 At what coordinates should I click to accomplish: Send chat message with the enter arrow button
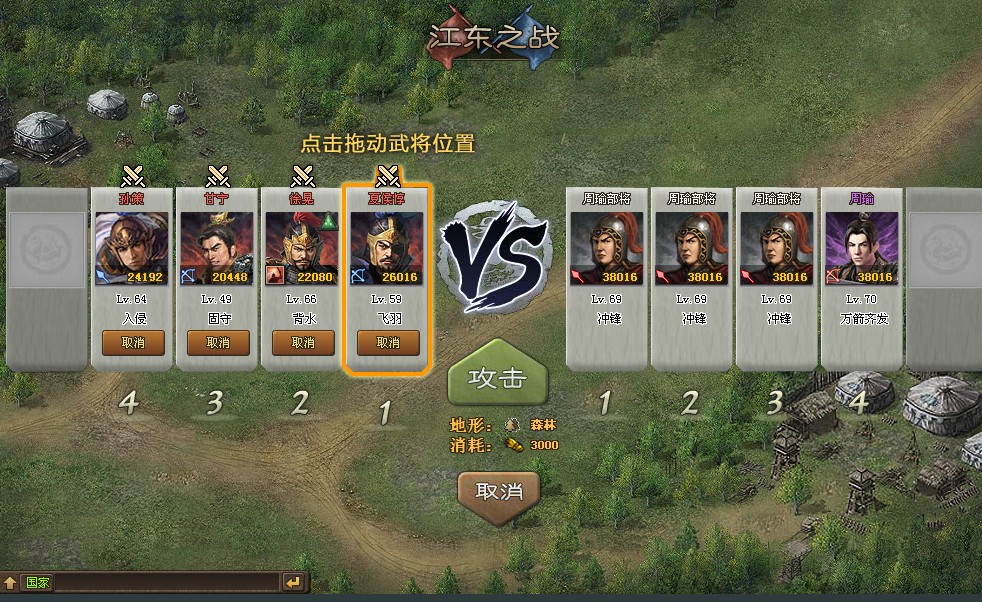pyautogui.click(x=293, y=582)
